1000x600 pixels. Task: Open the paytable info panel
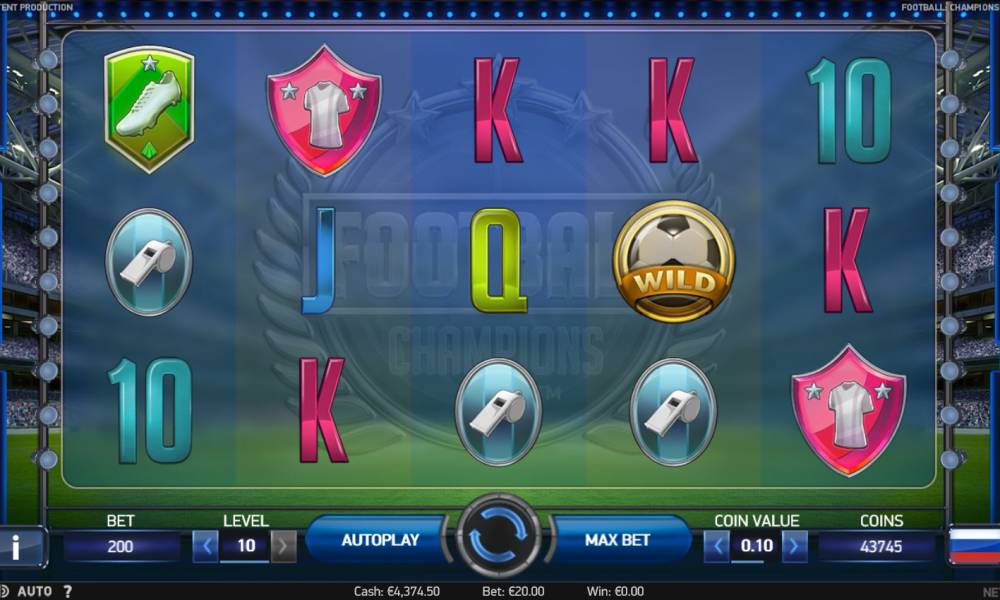[x=17, y=546]
